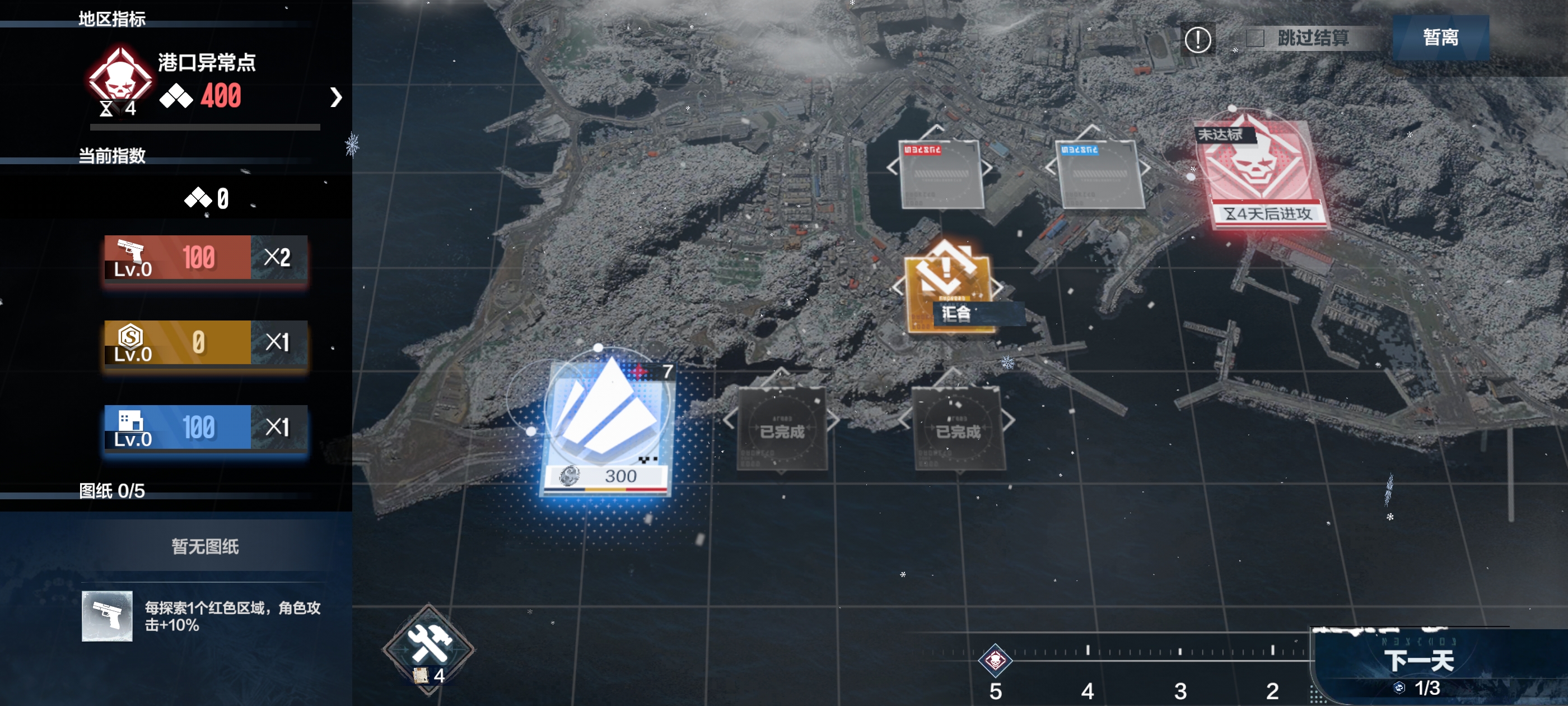
Task: Expand the 港口异常点 details arrow
Action: pos(335,97)
